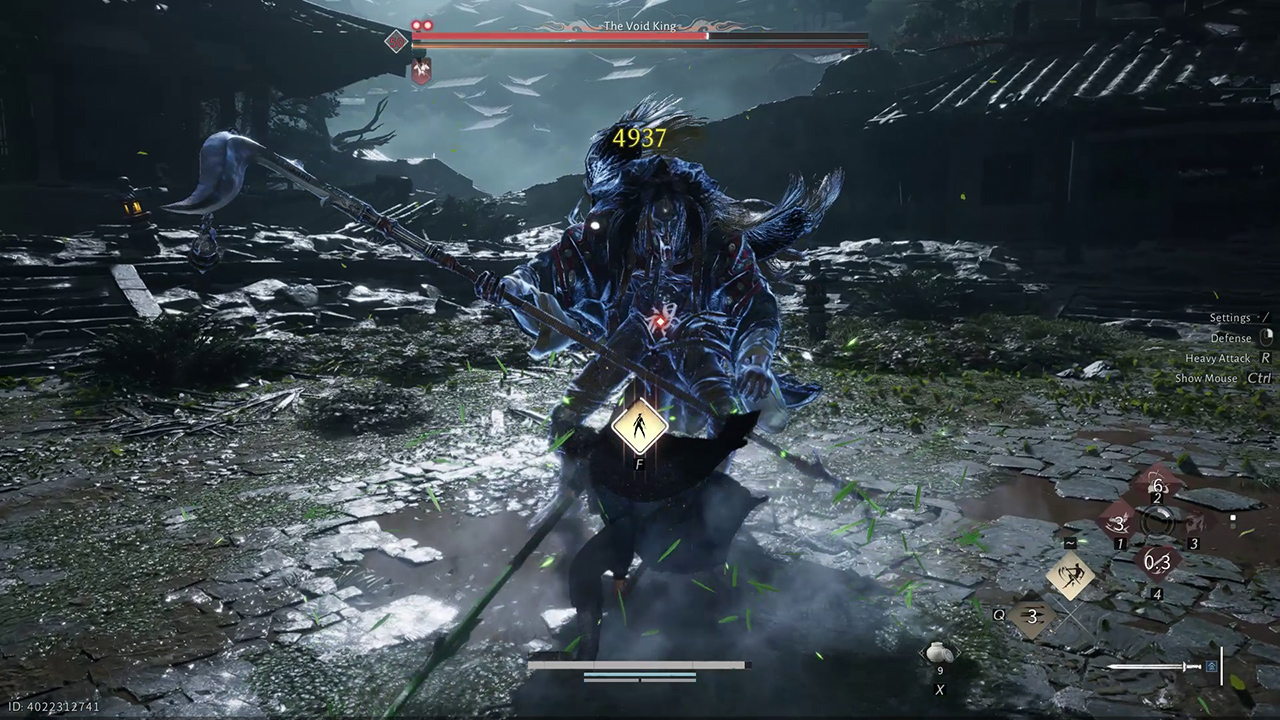Inspect the red status icon under boss bar
Image resolution: width=1280 pixels, height=720 pixels.
pyautogui.click(x=421, y=70)
